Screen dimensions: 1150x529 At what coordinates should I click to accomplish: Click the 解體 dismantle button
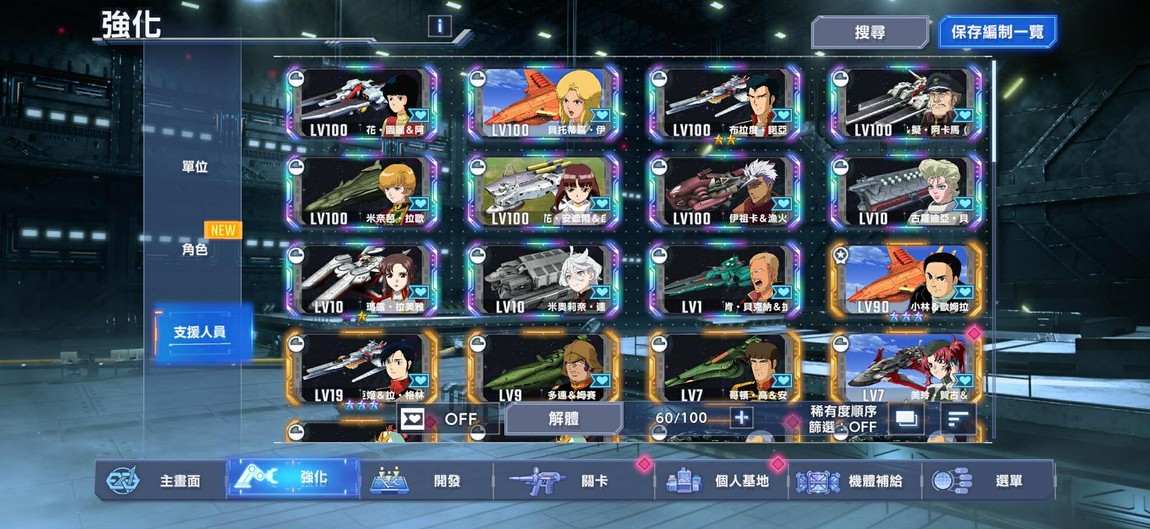click(x=562, y=418)
